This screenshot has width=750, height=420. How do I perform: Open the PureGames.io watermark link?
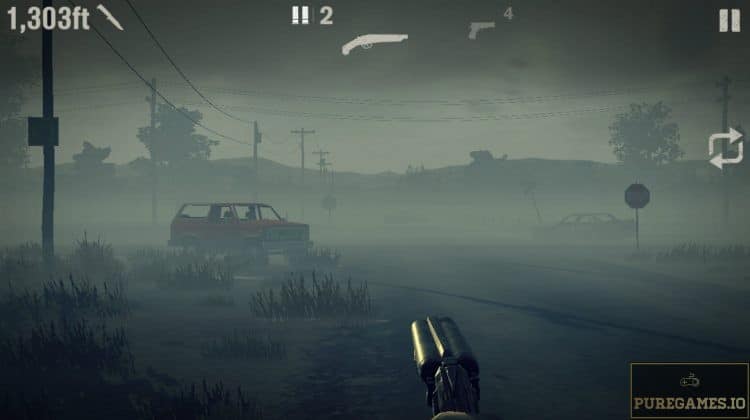point(689,390)
